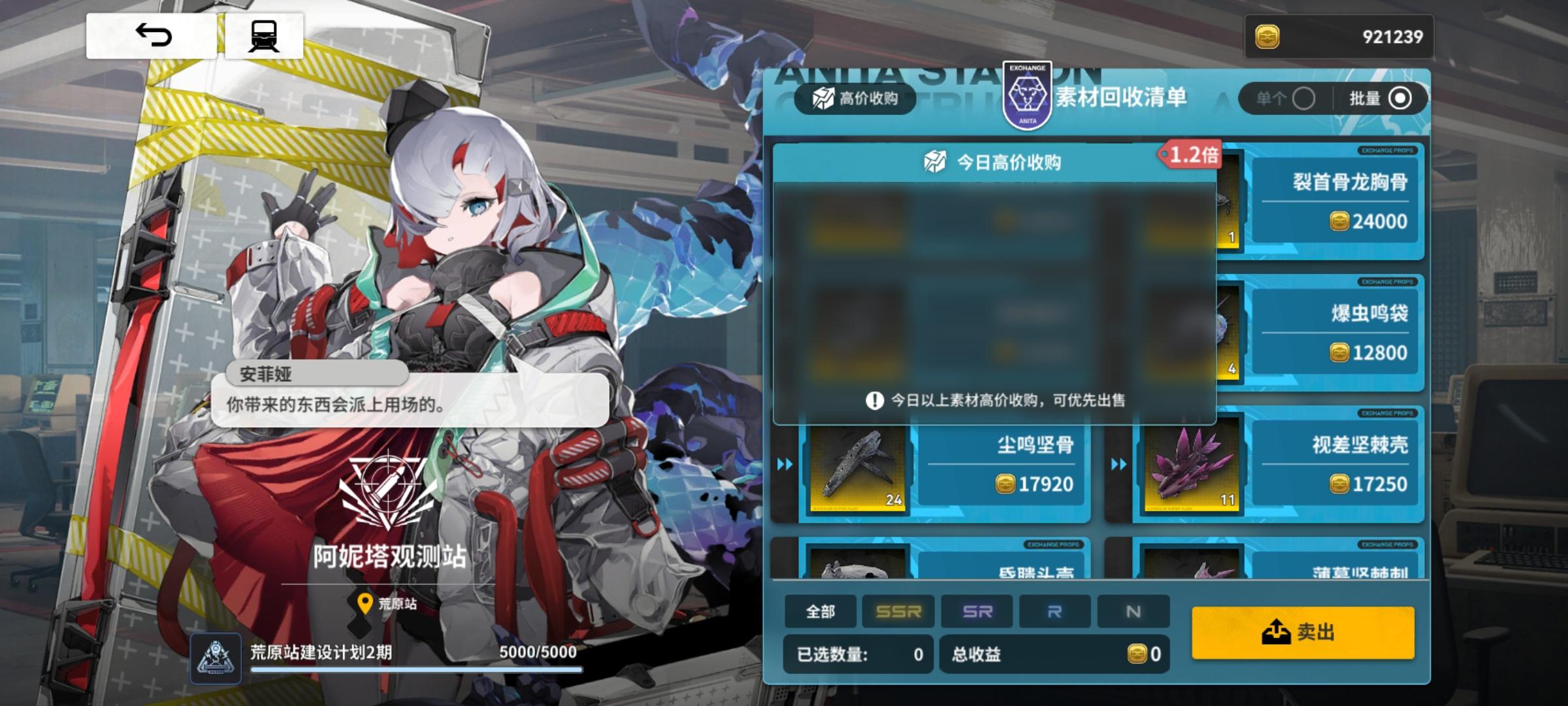1568x706 pixels.
Task: Click the Anita Exchange emblem badge
Action: (x=1026, y=95)
